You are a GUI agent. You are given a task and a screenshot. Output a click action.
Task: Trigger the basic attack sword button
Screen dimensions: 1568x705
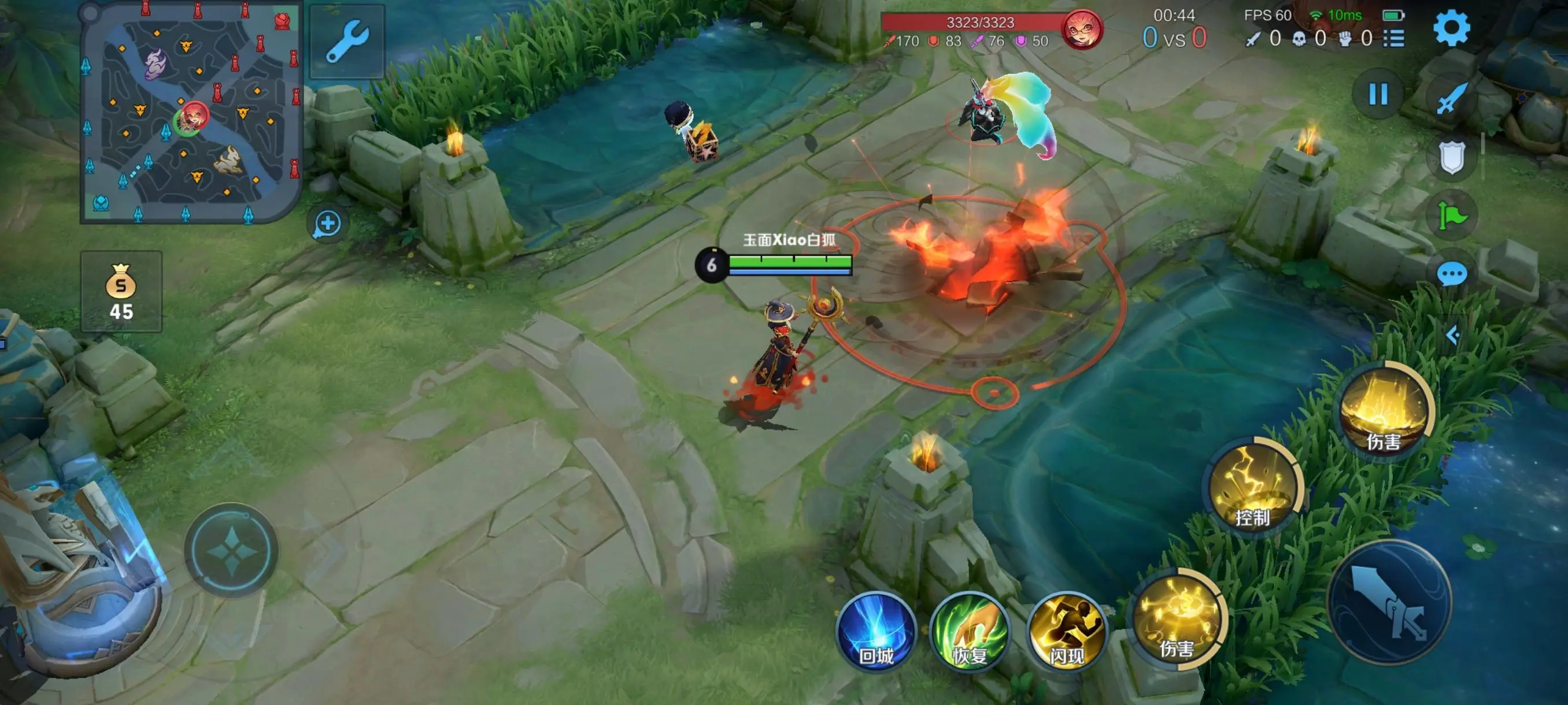click(1390, 601)
